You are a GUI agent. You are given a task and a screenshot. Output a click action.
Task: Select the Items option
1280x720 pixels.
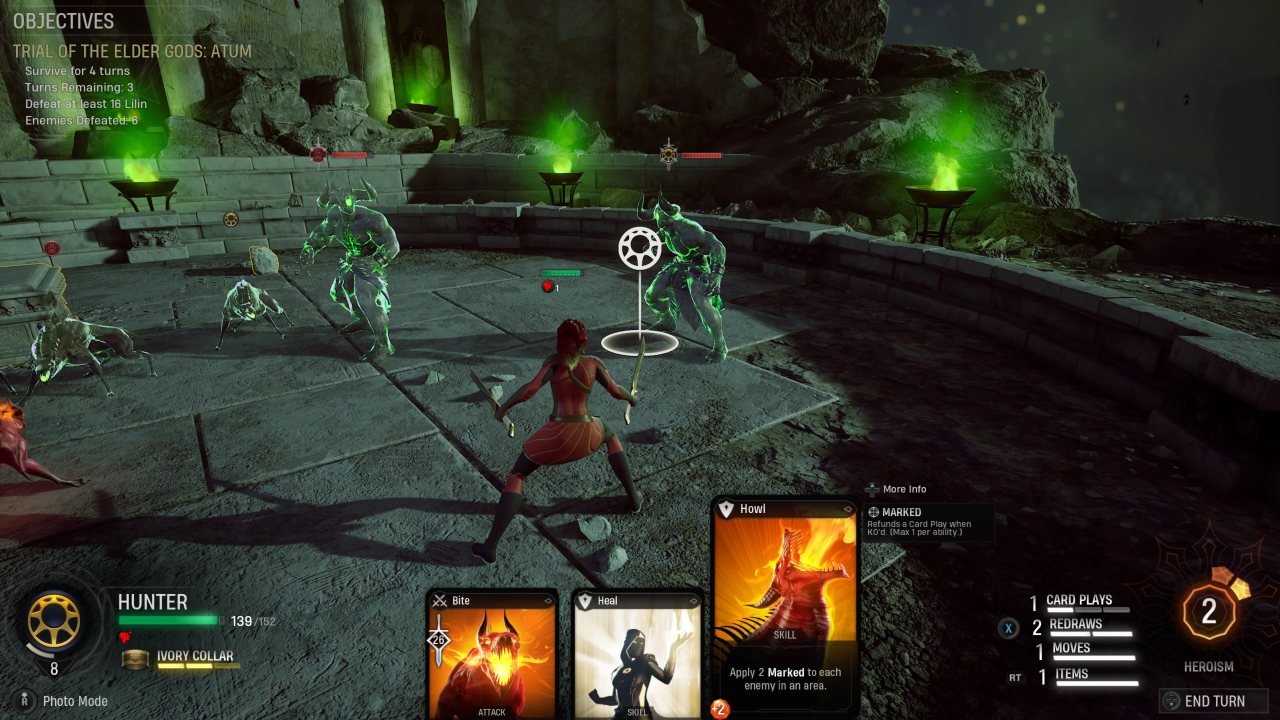(1071, 676)
